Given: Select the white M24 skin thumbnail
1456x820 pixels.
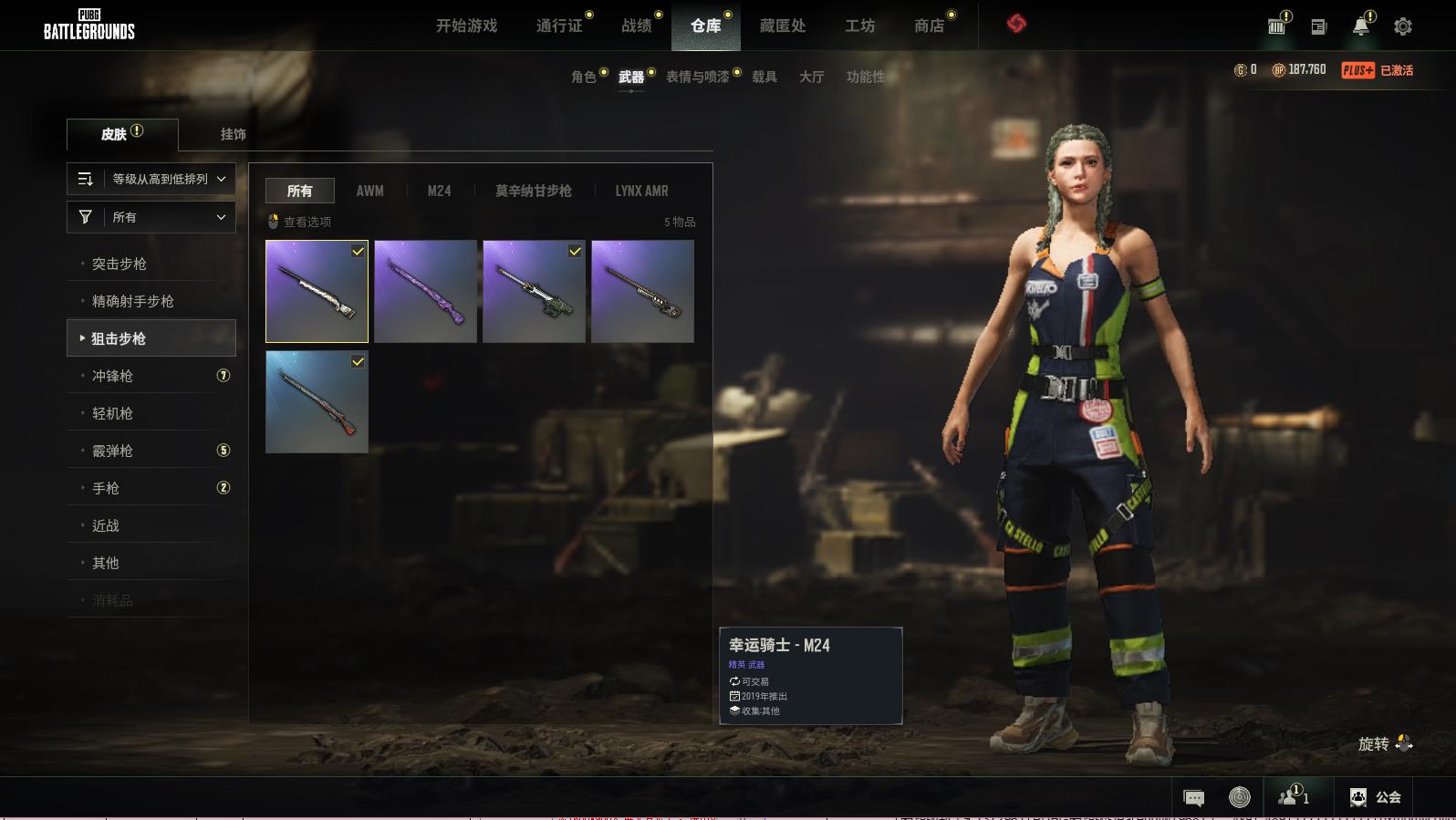Looking at the screenshot, I should point(317,291).
